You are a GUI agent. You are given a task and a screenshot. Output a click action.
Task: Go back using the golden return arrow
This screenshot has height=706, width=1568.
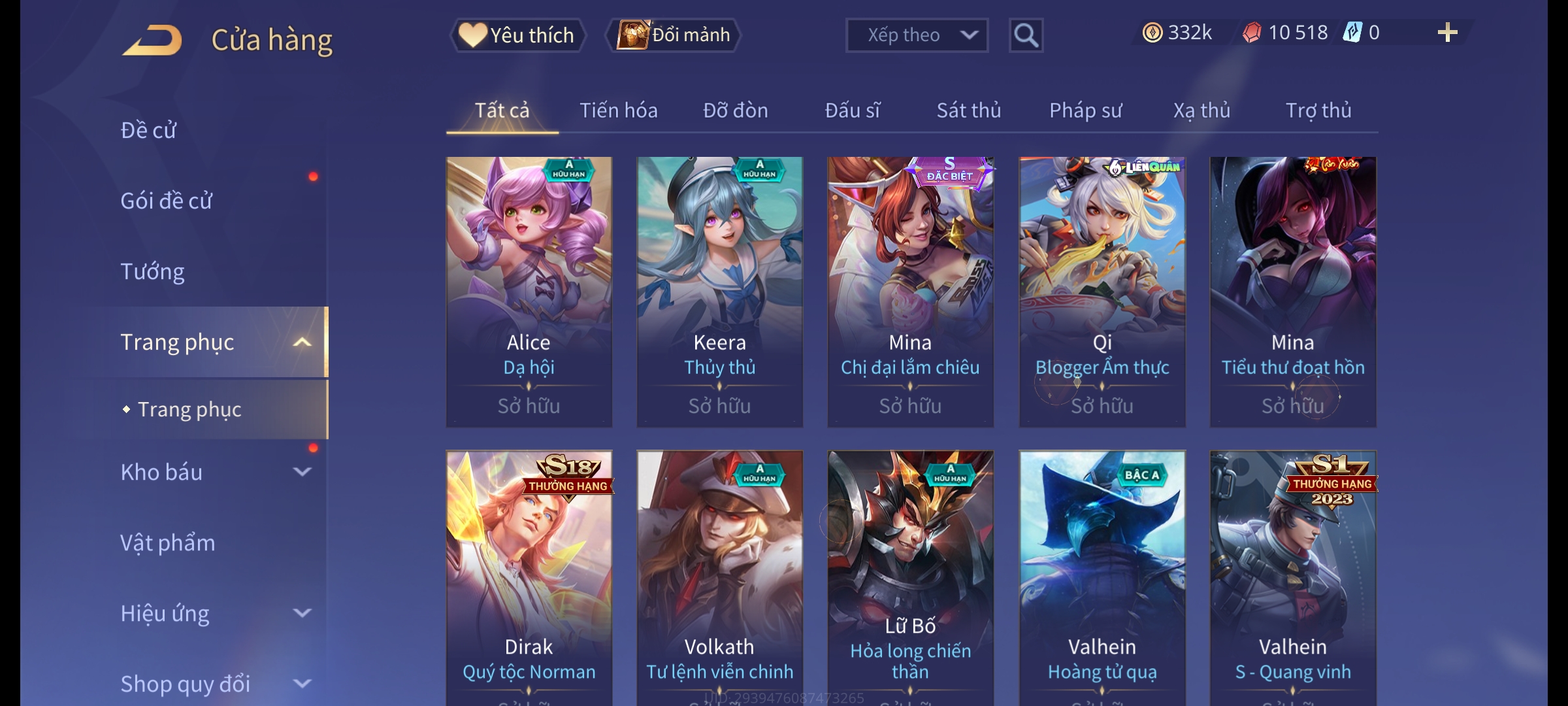click(152, 40)
